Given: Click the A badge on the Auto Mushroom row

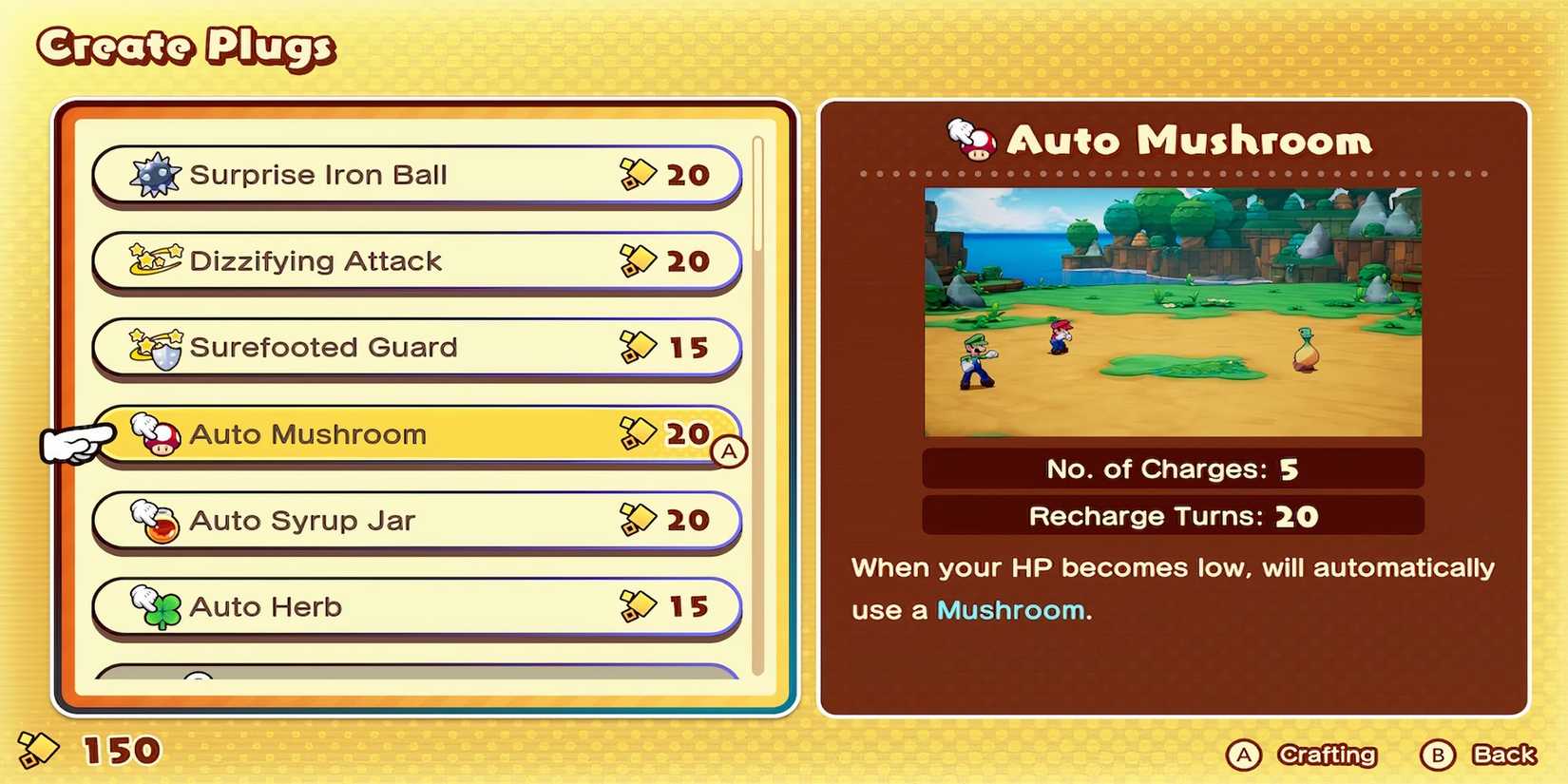Looking at the screenshot, I should 728,449.
